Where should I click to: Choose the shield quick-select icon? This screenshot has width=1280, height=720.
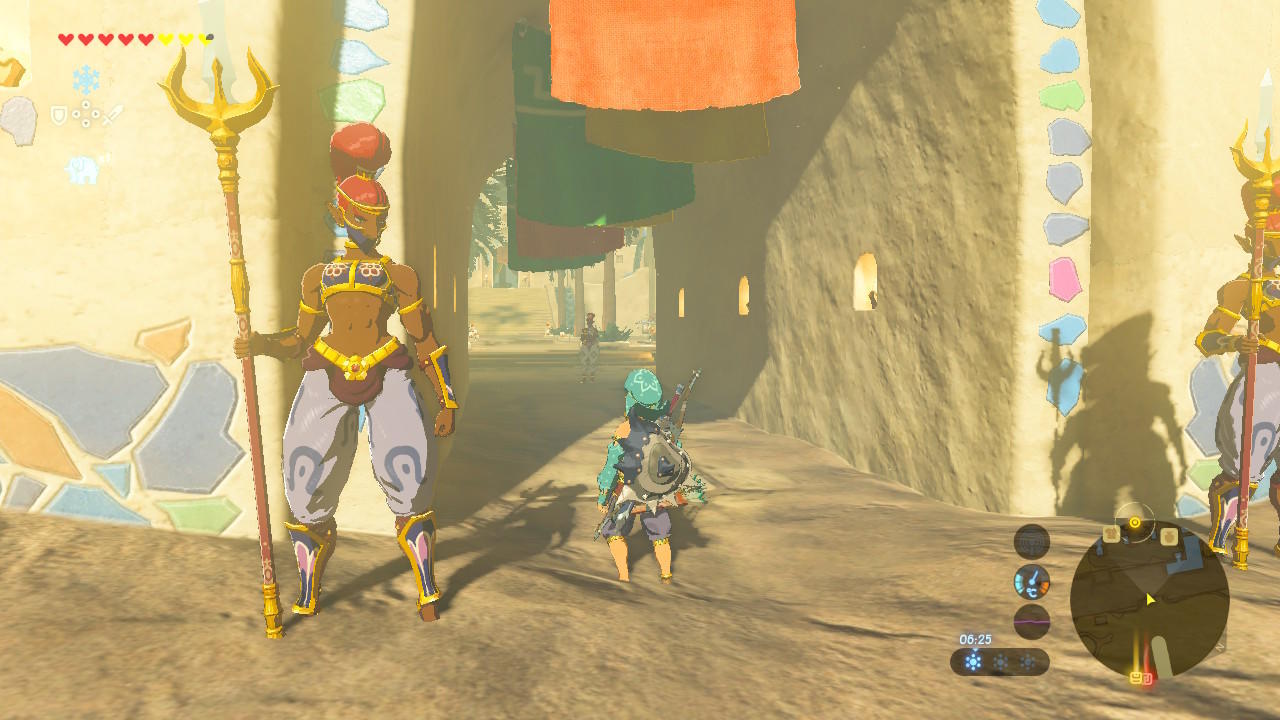click(59, 116)
